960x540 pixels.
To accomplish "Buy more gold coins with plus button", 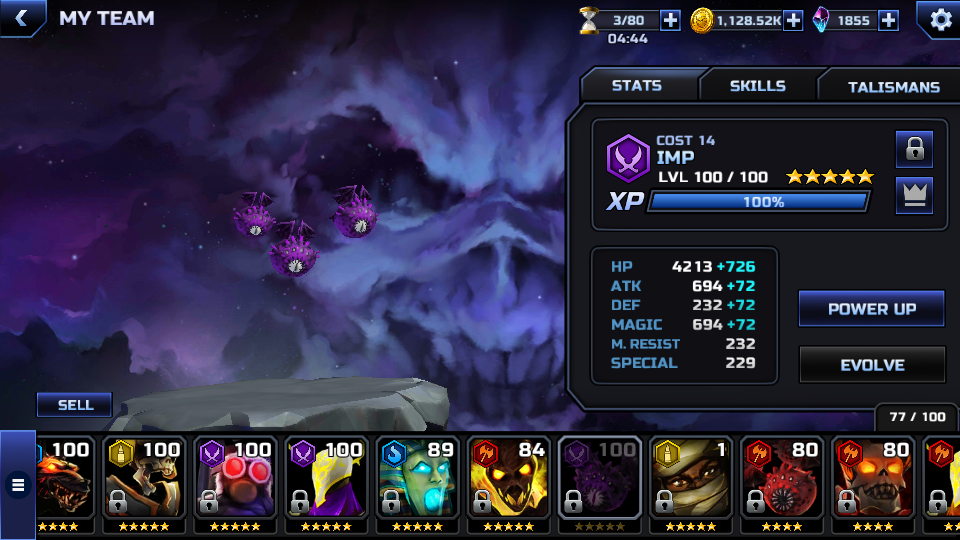I will coord(793,20).
